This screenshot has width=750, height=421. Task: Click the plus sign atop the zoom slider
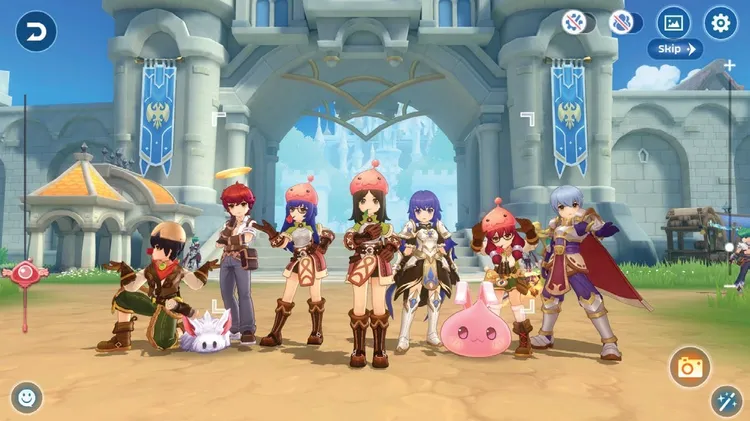729,66
